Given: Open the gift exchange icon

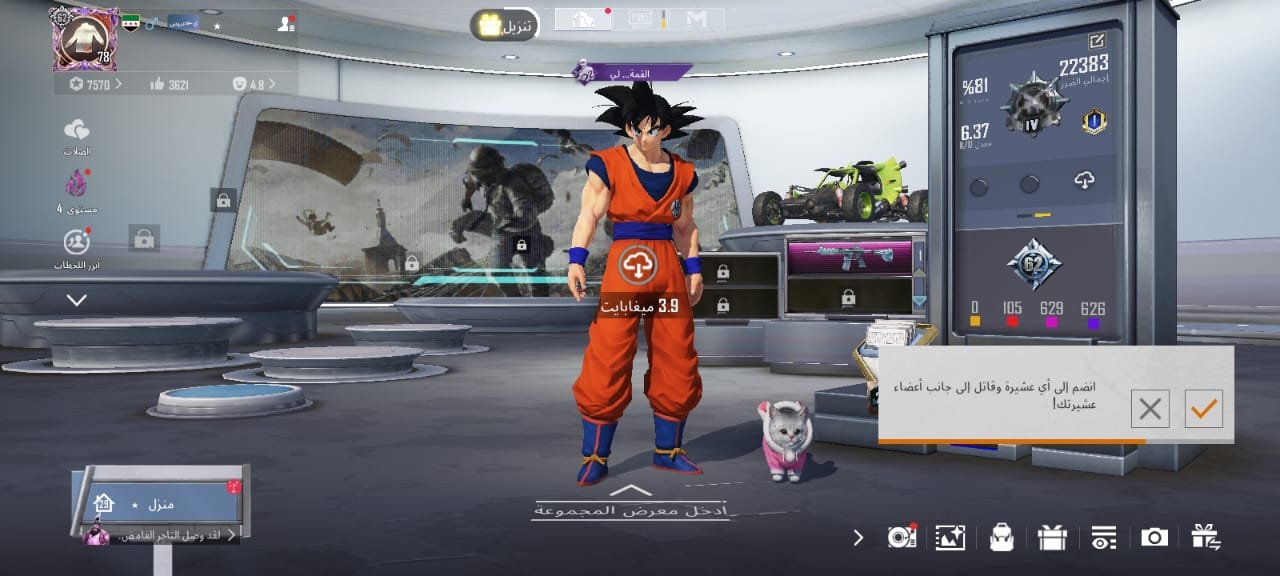Looking at the screenshot, I should click(x=1206, y=537).
